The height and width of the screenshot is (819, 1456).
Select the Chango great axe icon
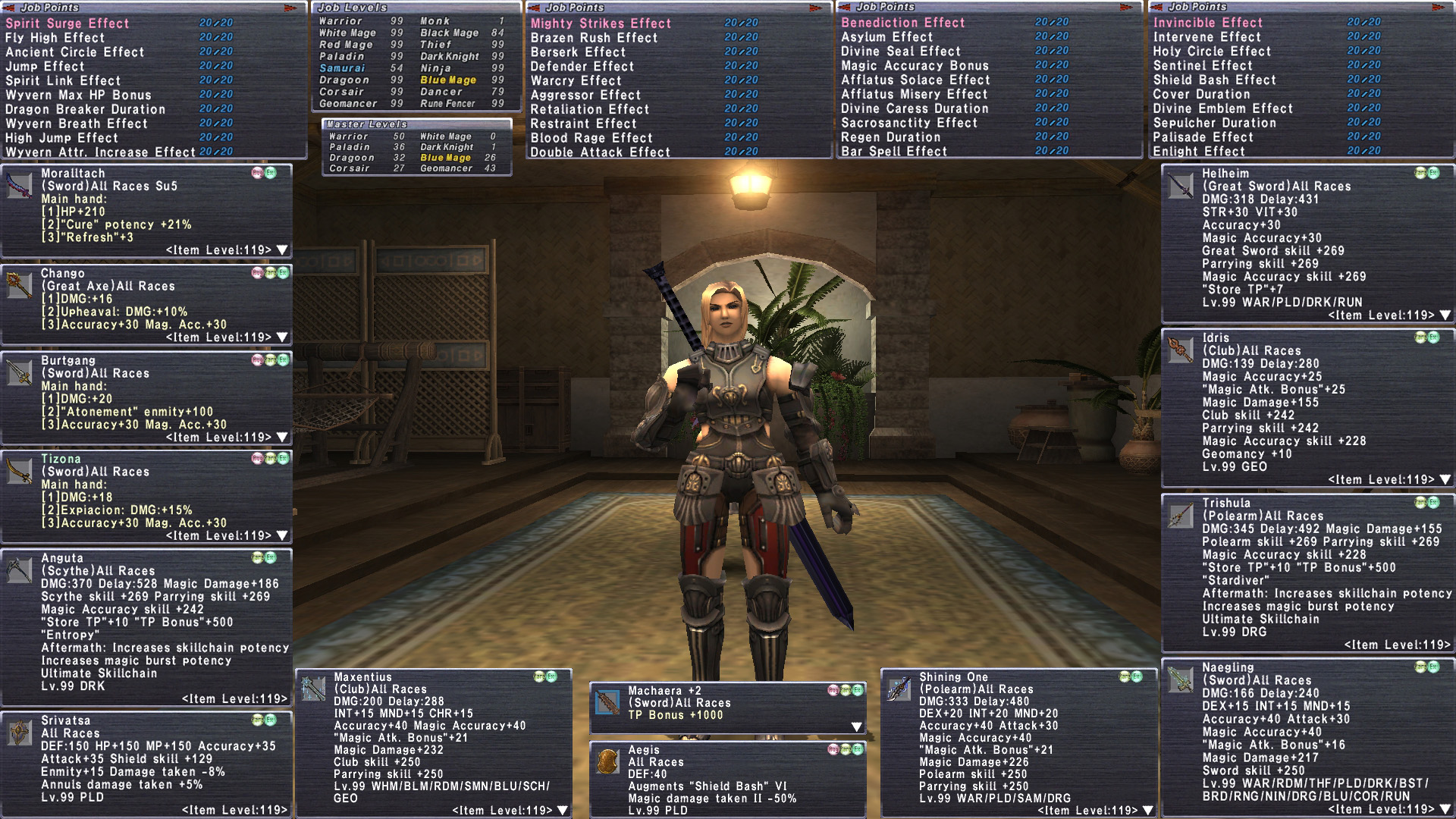pyautogui.click(x=19, y=284)
